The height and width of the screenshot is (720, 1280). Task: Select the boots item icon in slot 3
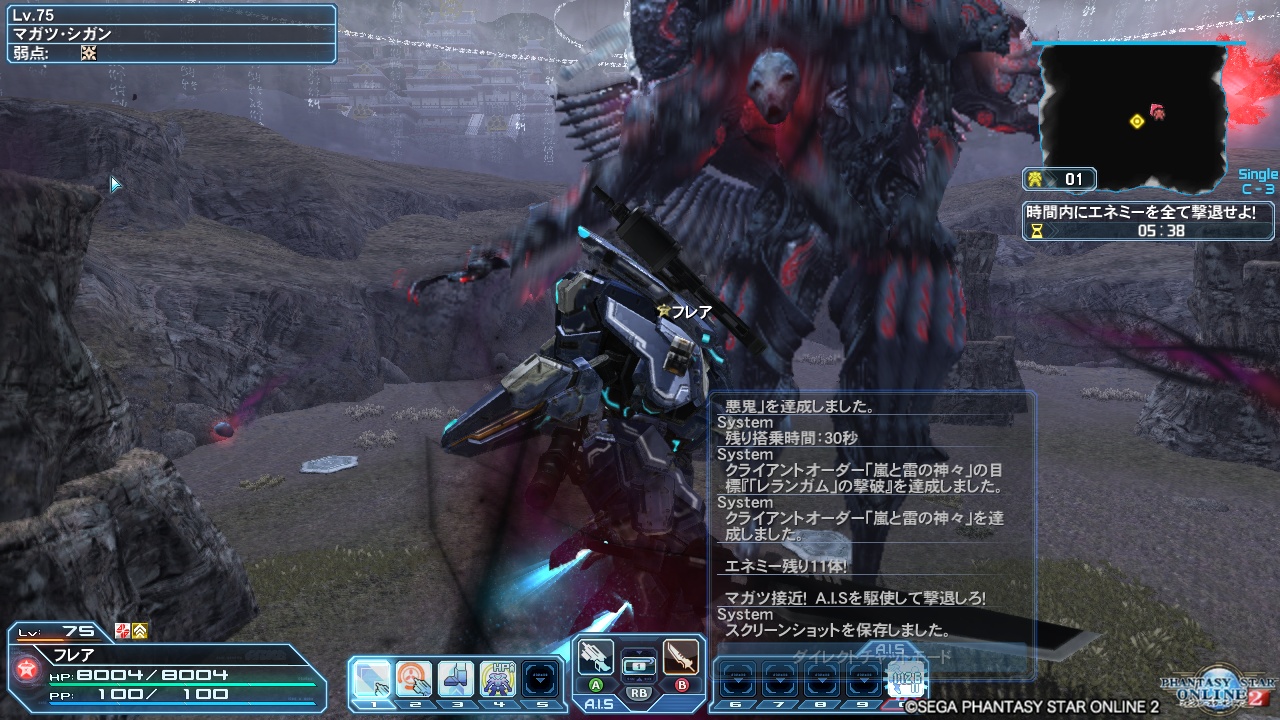(x=456, y=677)
